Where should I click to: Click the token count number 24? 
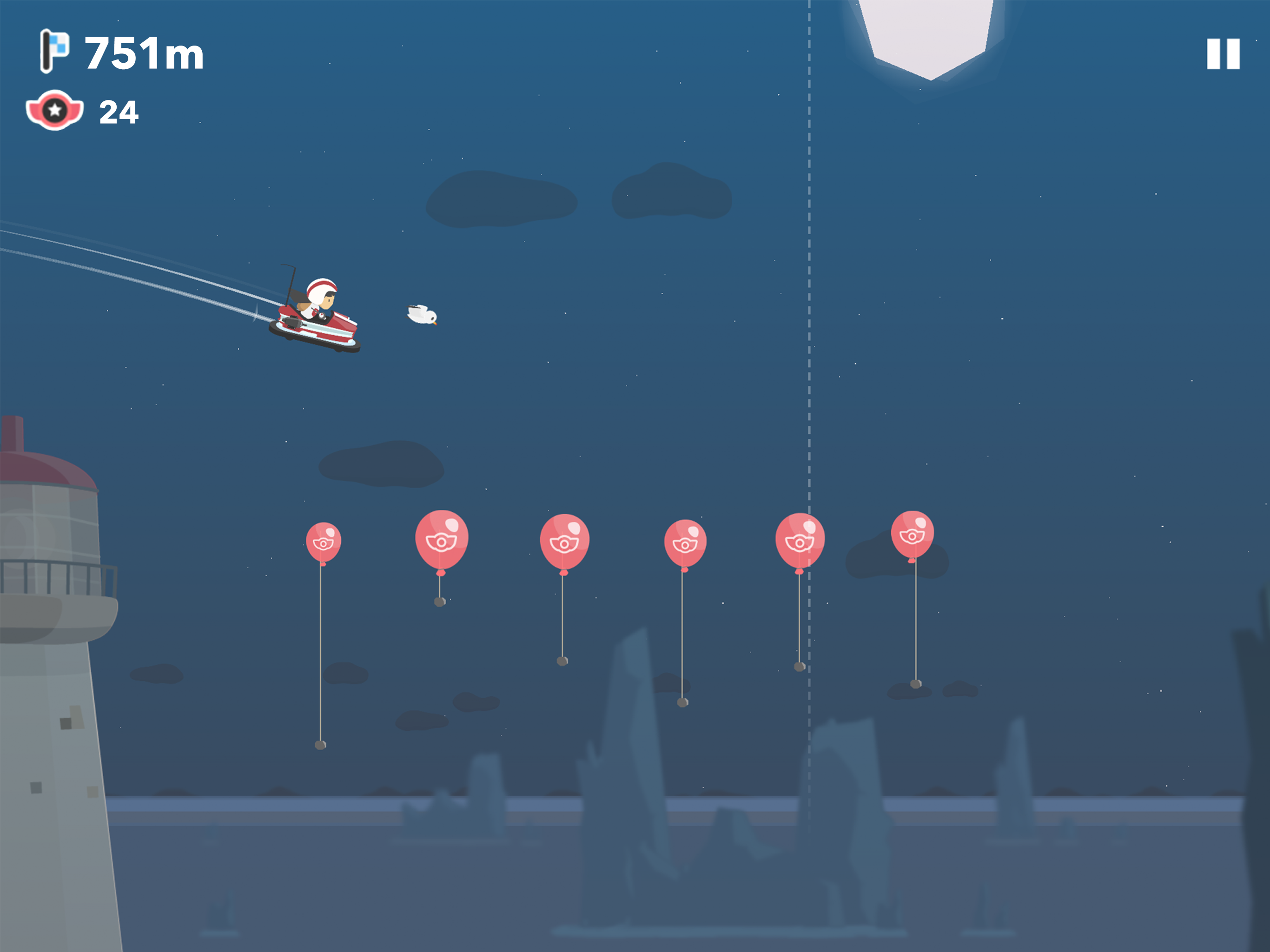tap(119, 110)
